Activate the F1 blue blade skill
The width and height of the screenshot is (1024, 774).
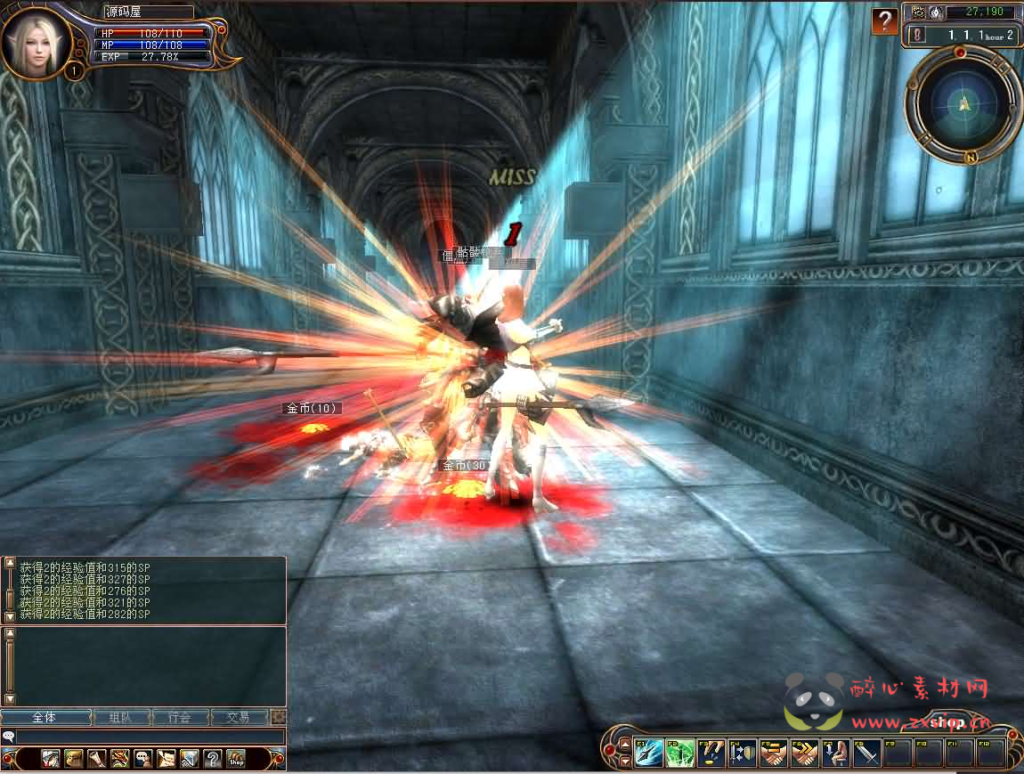[x=648, y=752]
